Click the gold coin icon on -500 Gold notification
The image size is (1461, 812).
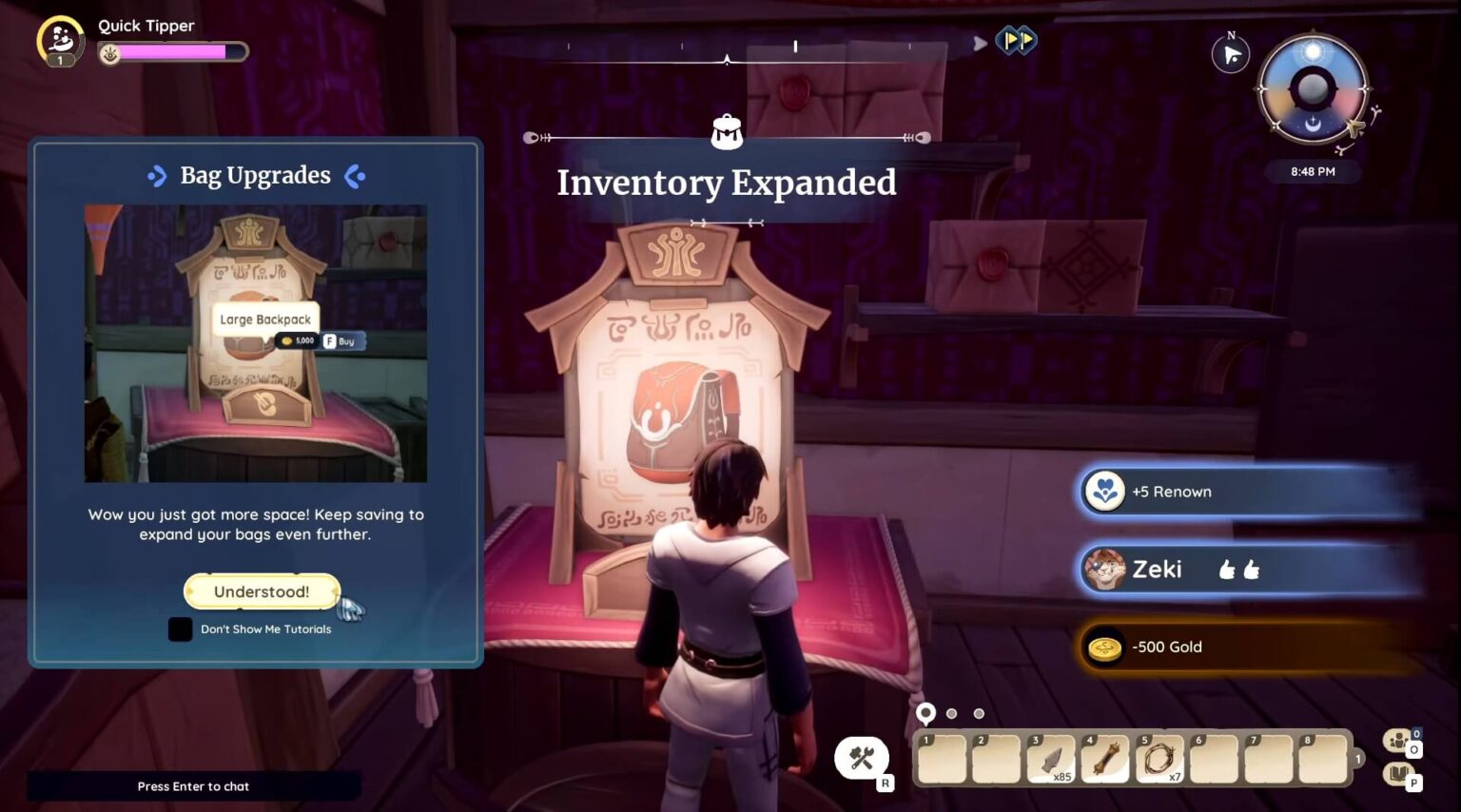click(1105, 647)
